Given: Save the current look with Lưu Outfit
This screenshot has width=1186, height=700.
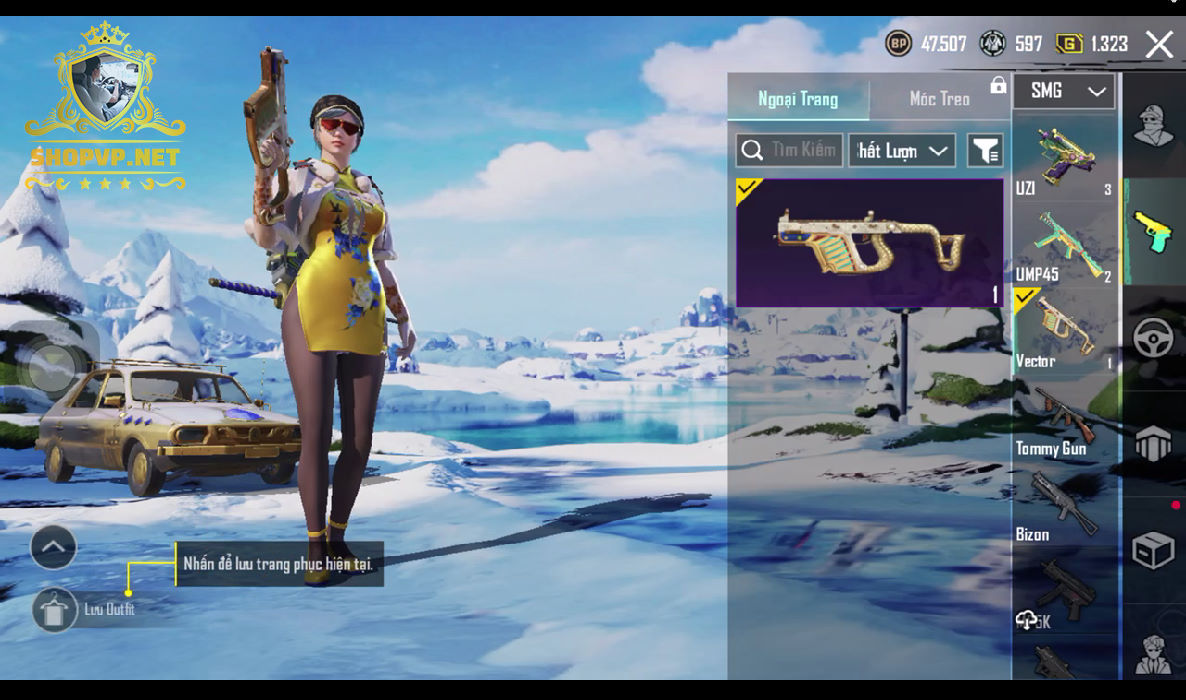Looking at the screenshot, I should (x=55, y=609).
